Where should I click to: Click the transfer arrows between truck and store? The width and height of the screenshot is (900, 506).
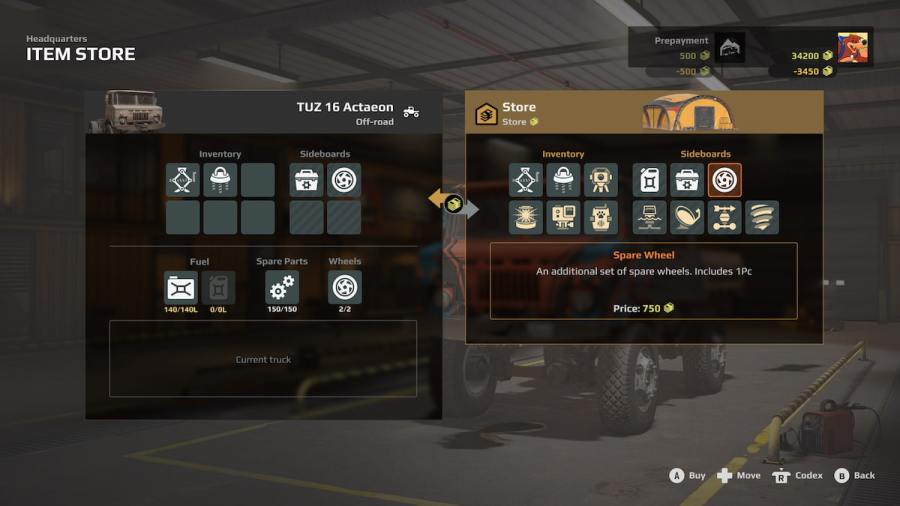pyautogui.click(x=454, y=203)
